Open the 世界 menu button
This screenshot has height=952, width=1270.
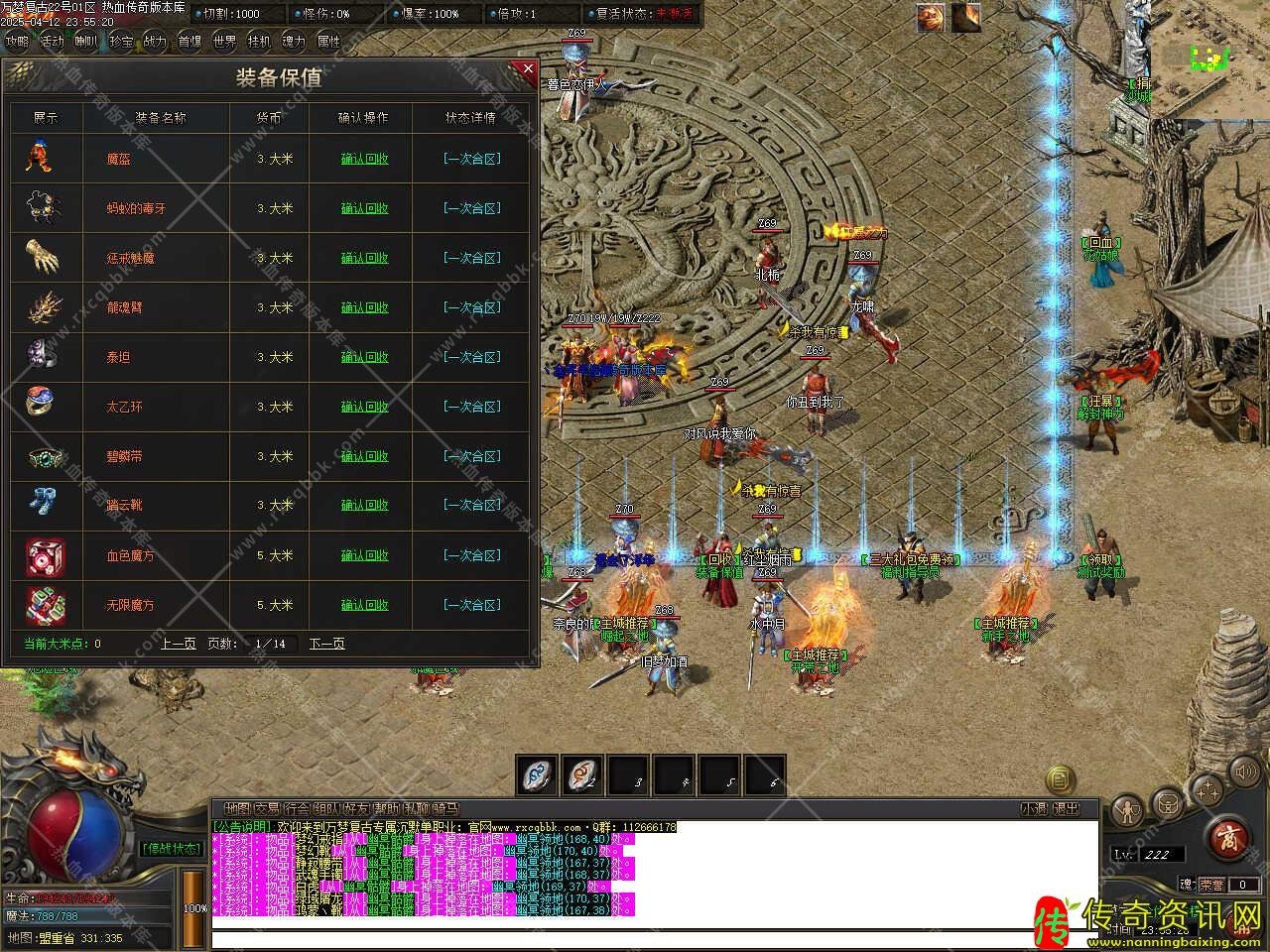click(x=224, y=42)
